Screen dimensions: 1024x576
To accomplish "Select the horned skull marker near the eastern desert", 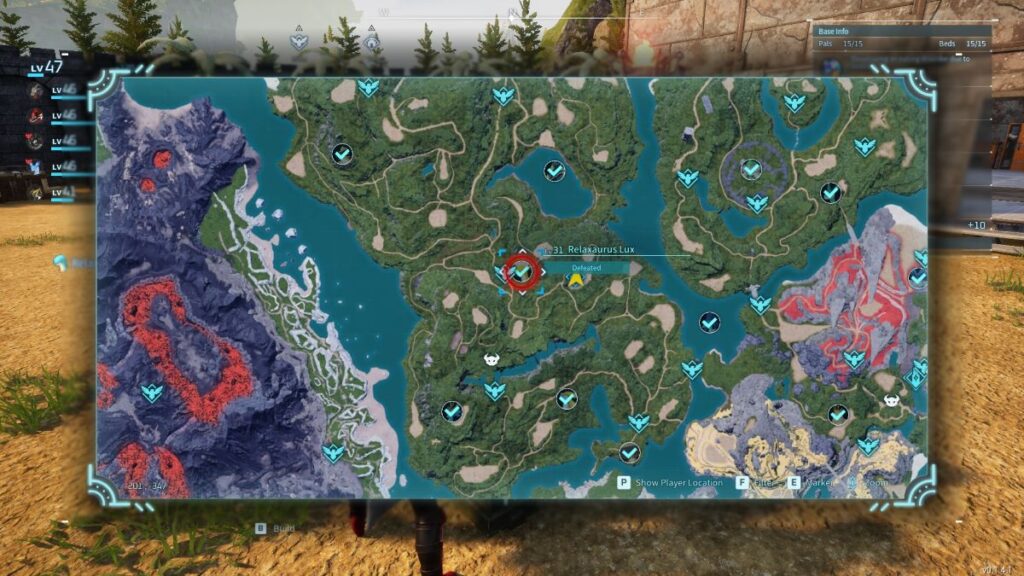I will point(891,401).
